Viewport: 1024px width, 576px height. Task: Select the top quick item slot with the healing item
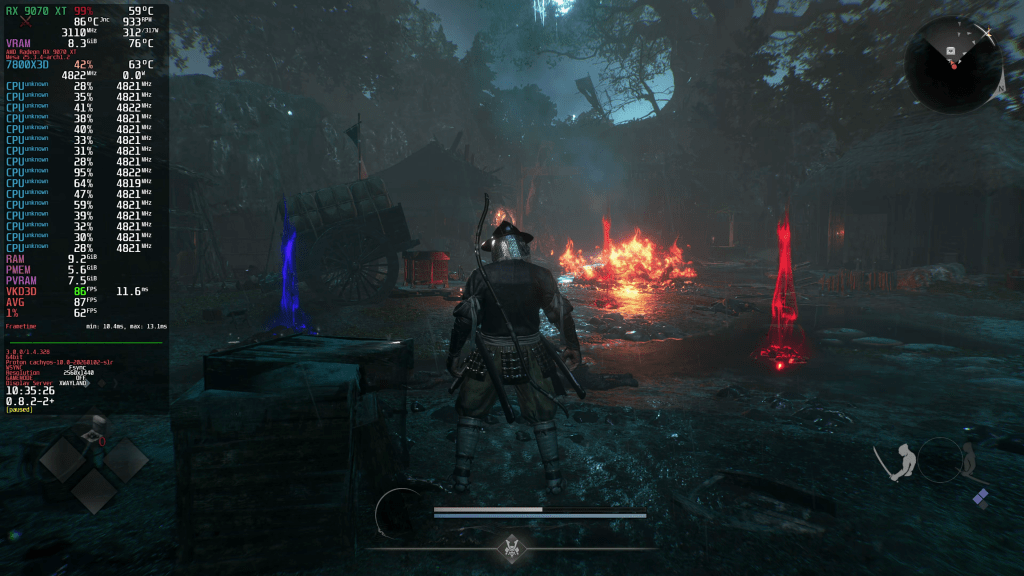tap(93, 432)
